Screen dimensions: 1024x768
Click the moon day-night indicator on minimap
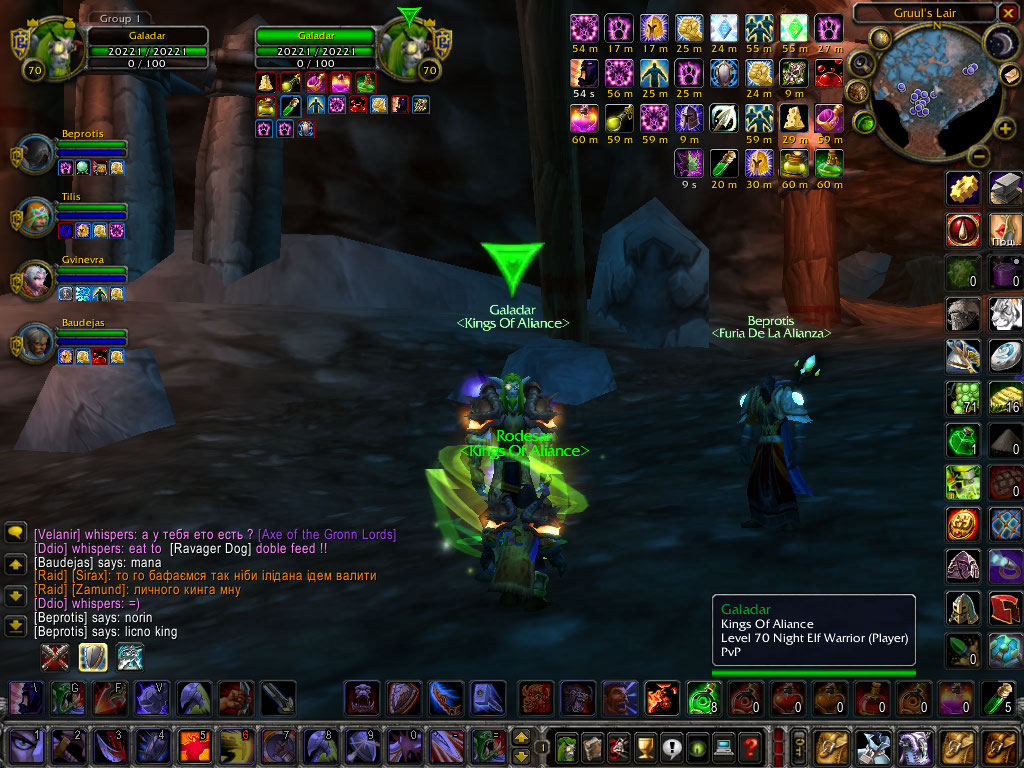click(x=1000, y=41)
